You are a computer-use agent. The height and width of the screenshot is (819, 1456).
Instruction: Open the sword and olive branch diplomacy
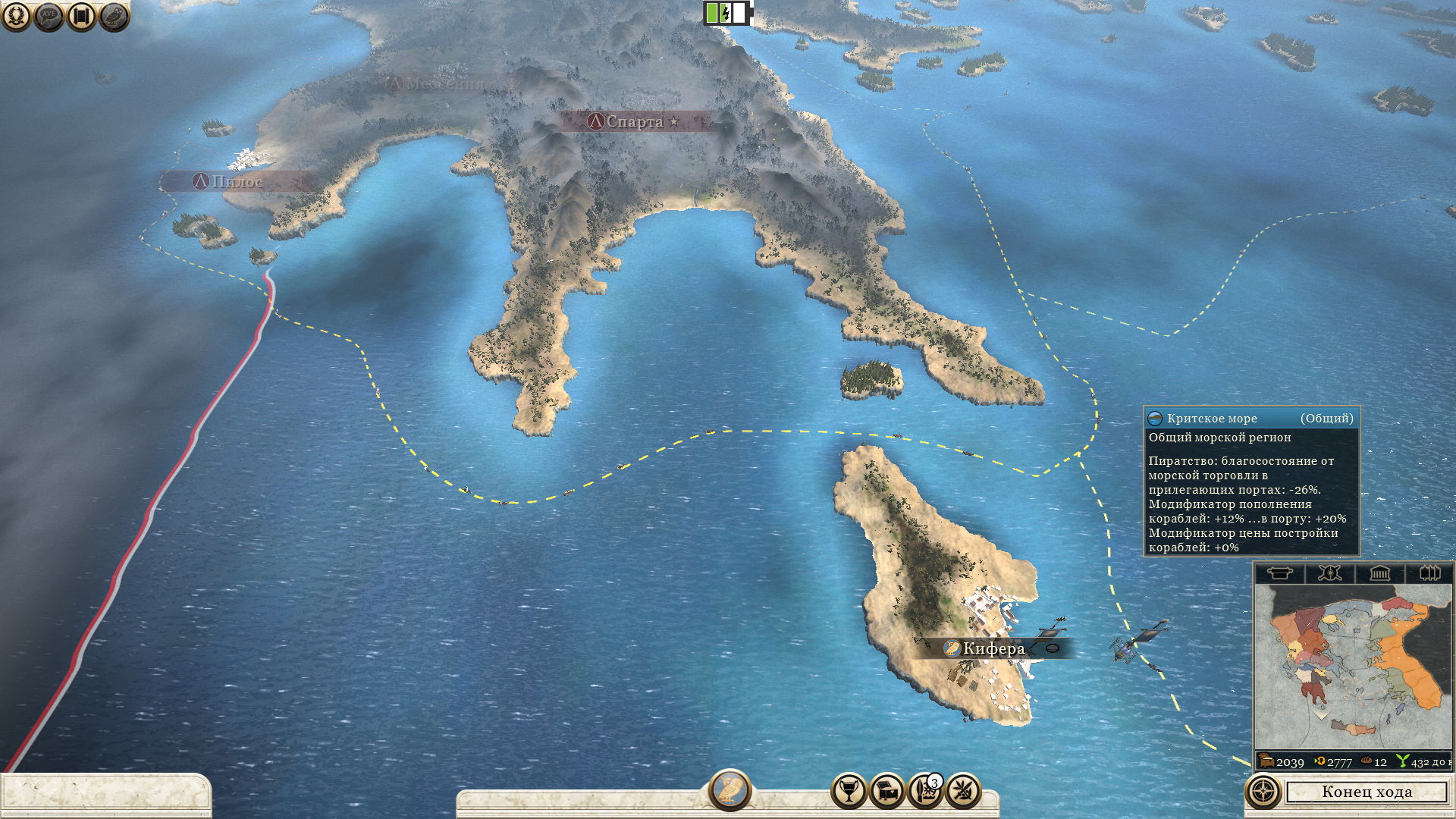click(x=963, y=792)
